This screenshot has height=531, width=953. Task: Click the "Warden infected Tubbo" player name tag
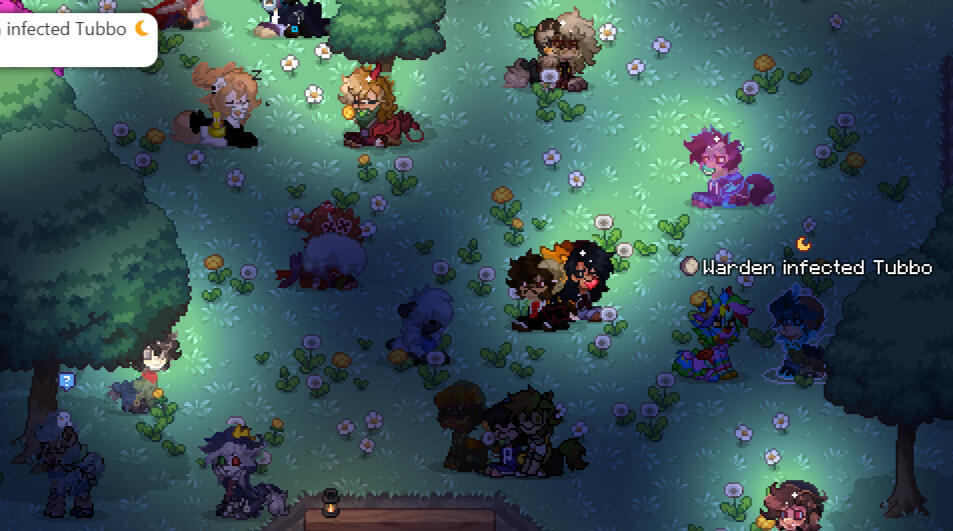(x=816, y=267)
